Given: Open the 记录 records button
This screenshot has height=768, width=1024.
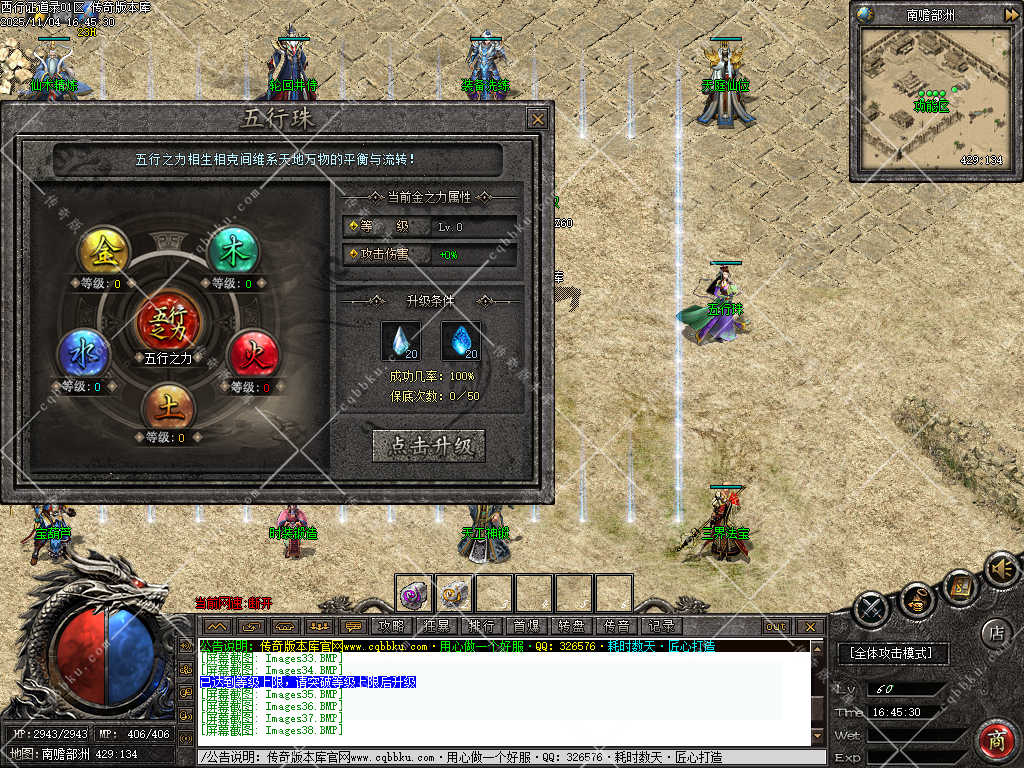Looking at the screenshot, I should [661, 626].
